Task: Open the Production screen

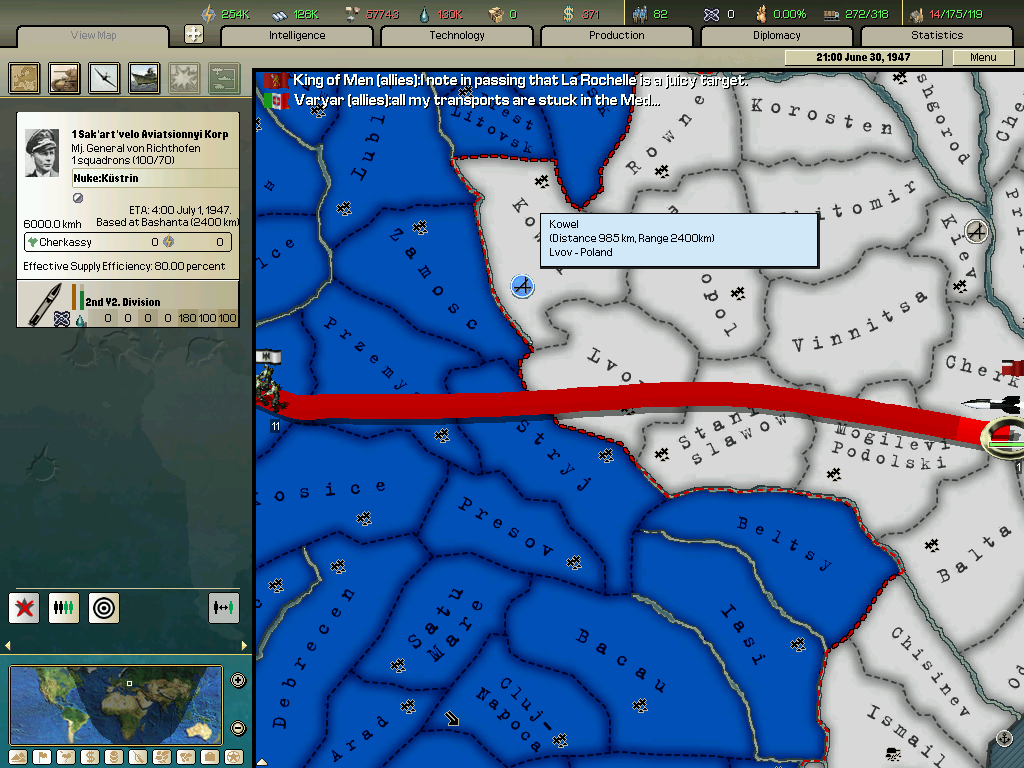Action: point(616,36)
